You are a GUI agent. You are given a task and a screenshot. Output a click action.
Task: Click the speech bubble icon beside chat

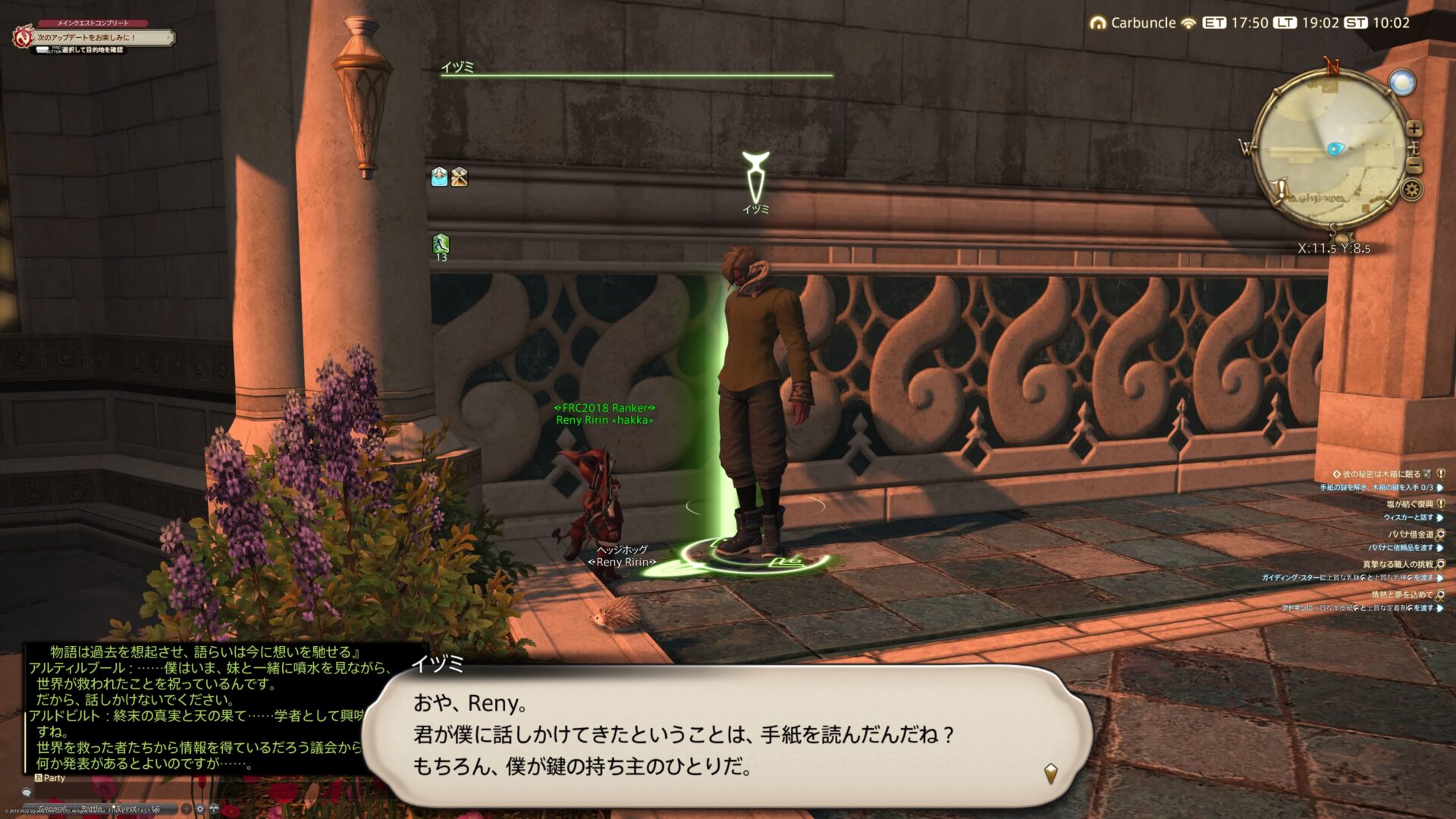click(27, 792)
